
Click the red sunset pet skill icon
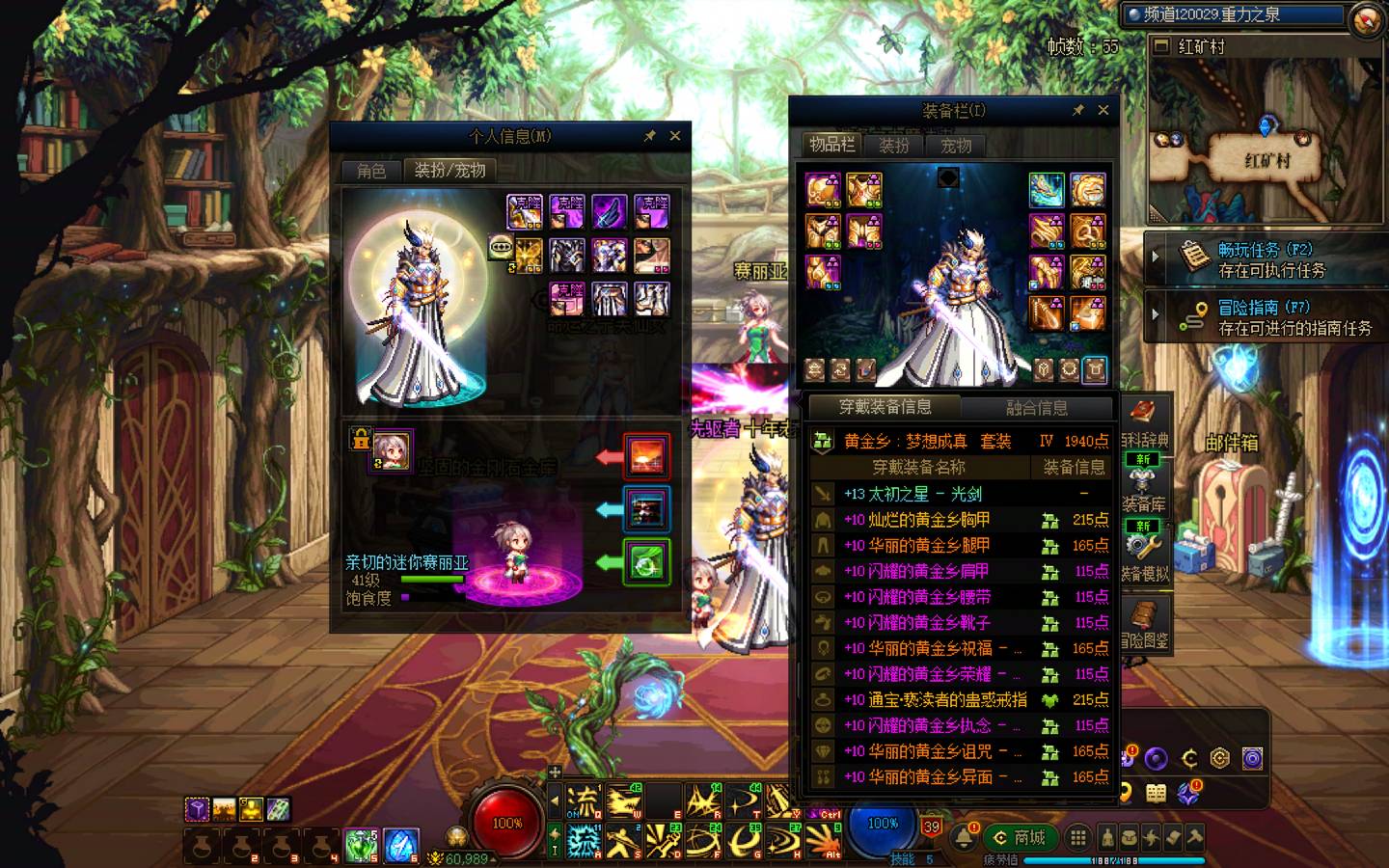coord(646,456)
